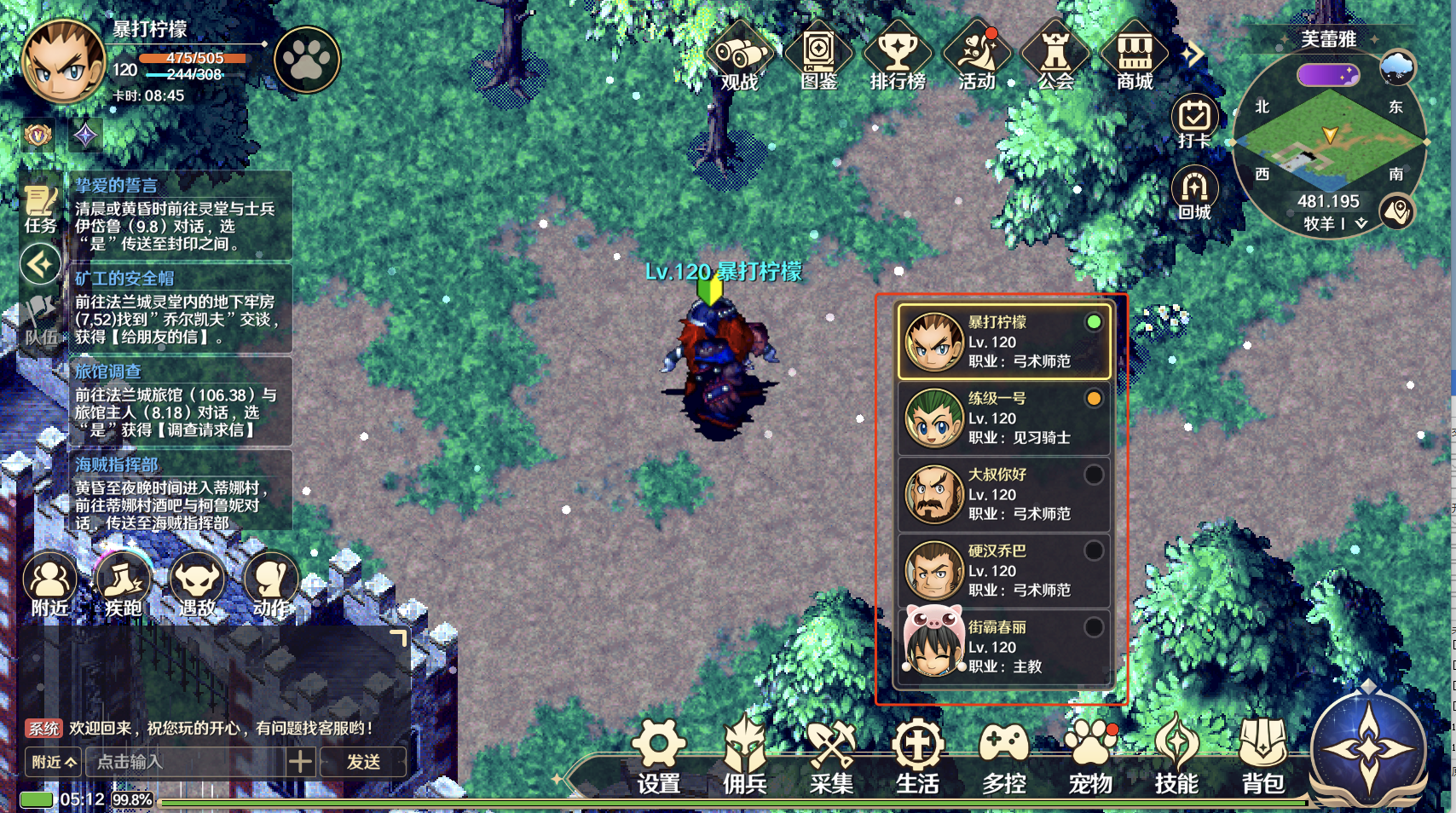Choose 街霸春丽 from the character list
The width and height of the screenshot is (1456, 813).
coord(1003,647)
